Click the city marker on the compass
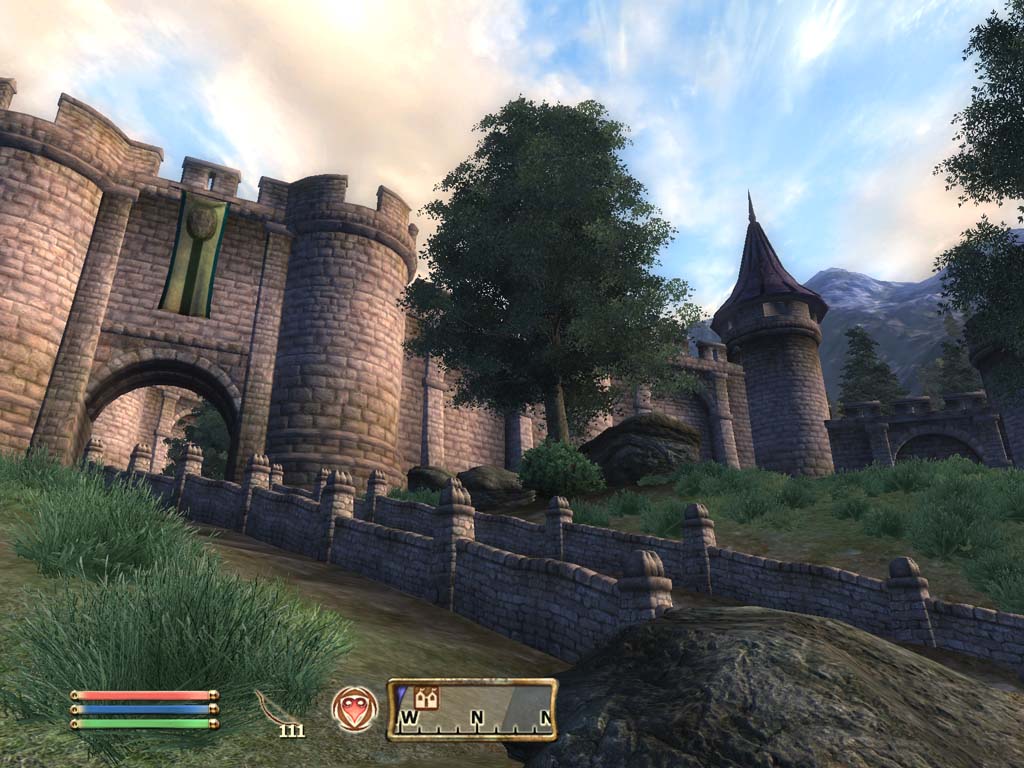Image resolution: width=1024 pixels, height=768 pixels. point(427,697)
